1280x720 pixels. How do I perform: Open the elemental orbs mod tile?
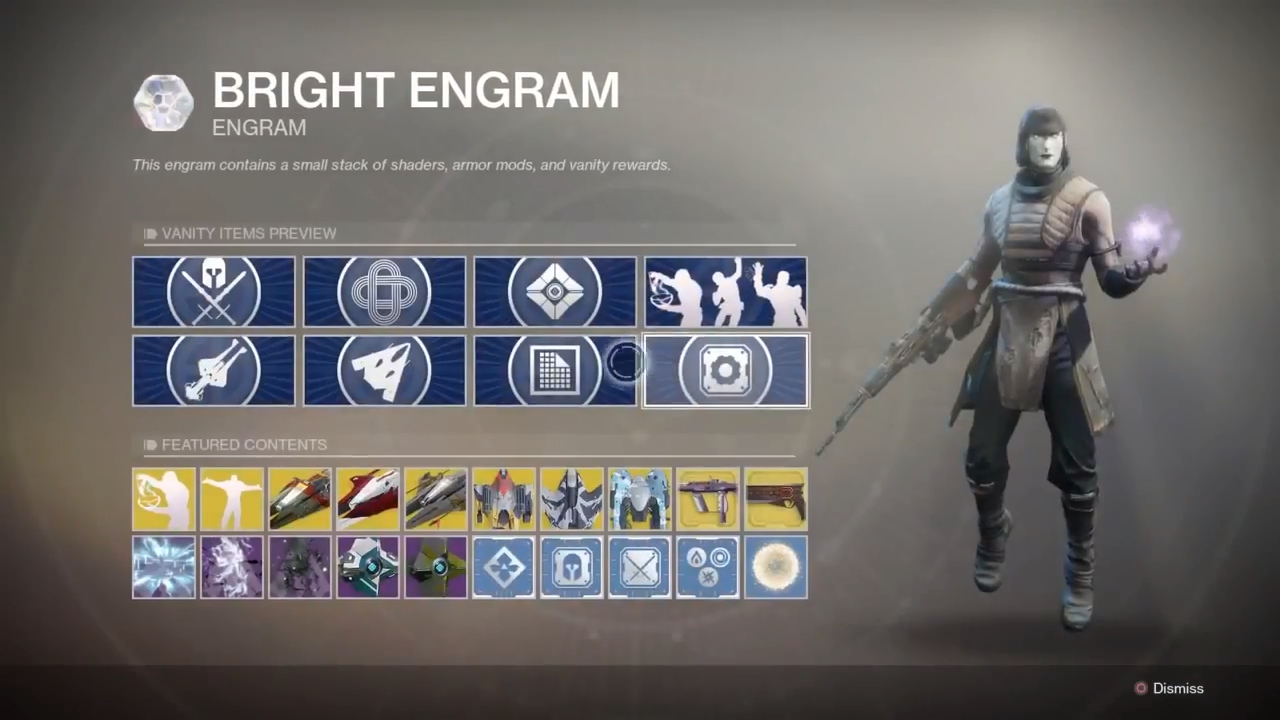click(707, 567)
